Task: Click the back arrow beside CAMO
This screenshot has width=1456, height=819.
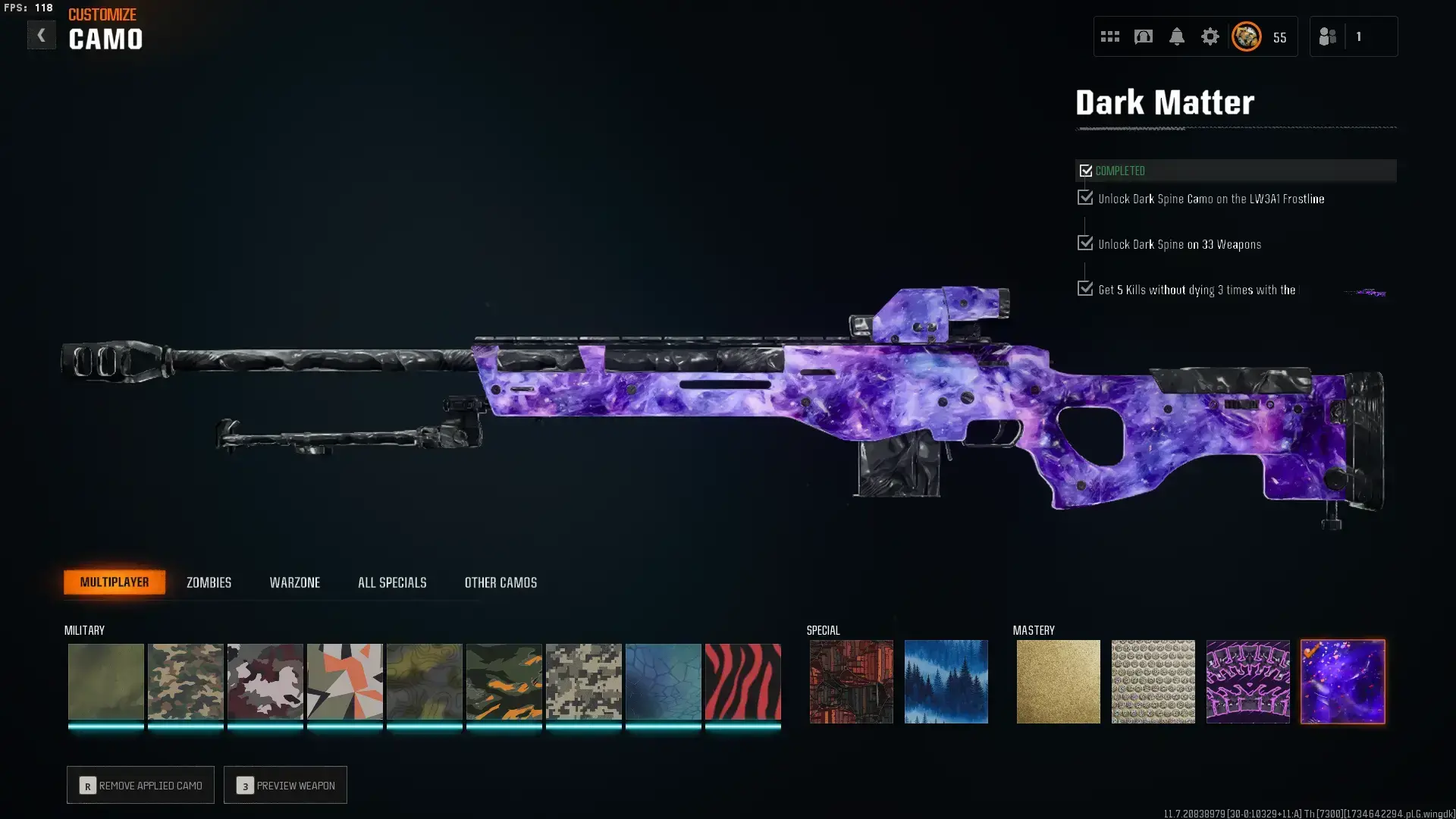Action: coord(42,34)
